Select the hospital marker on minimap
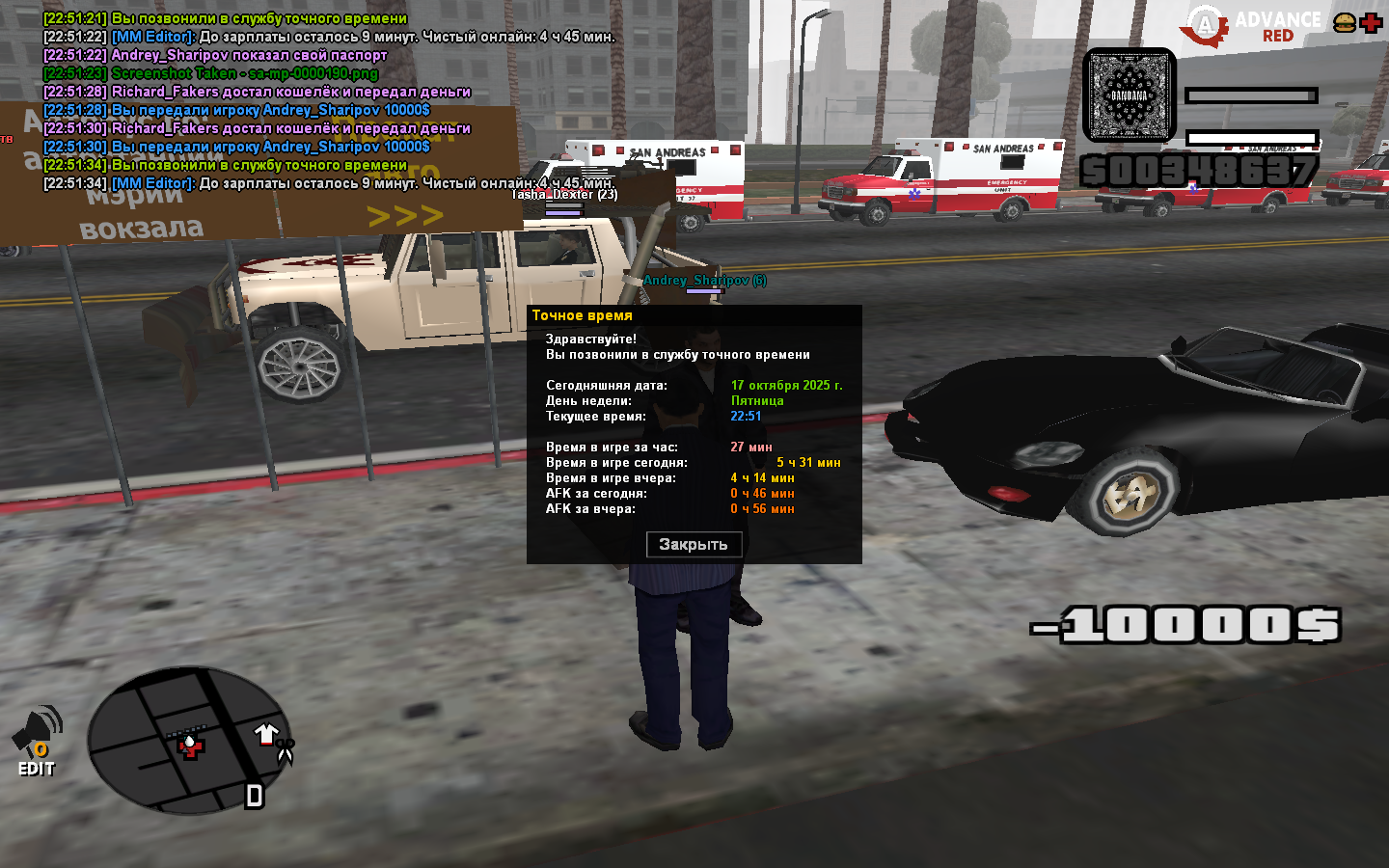The image size is (1389, 868). (x=190, y=746)
